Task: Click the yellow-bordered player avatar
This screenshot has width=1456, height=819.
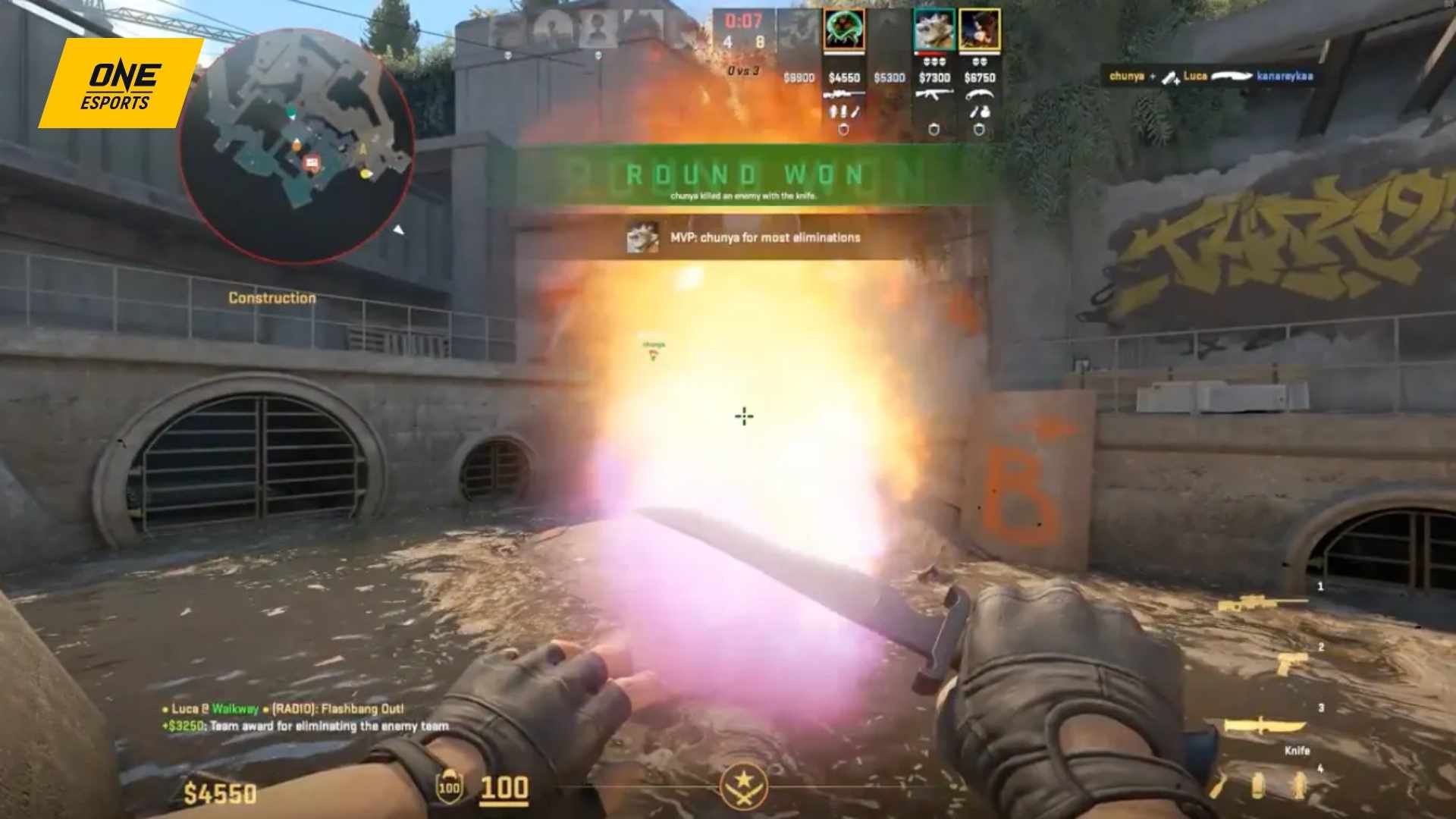Action: click(x=978, y=29)
